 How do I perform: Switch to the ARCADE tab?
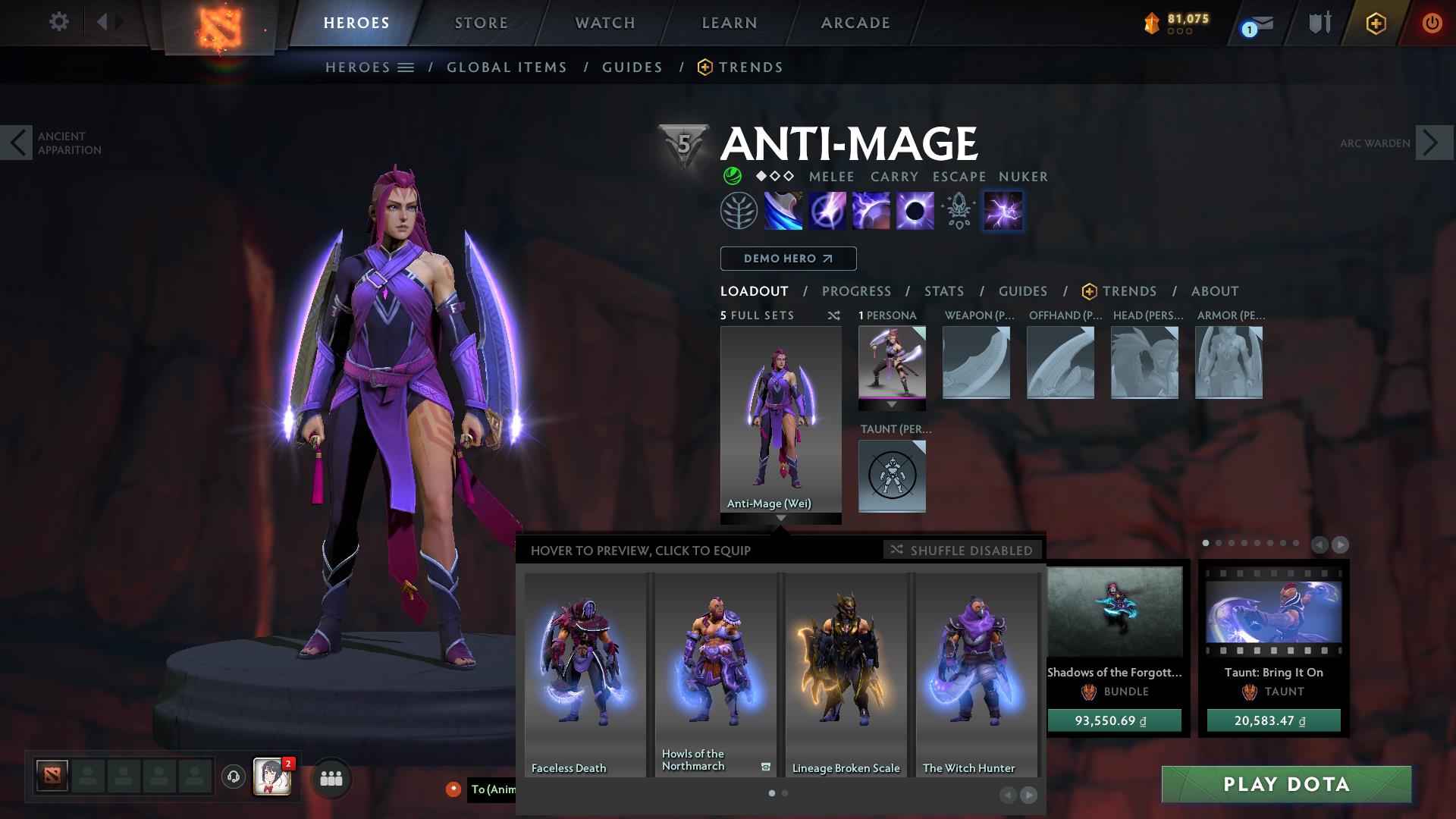(x=855, y=23)
